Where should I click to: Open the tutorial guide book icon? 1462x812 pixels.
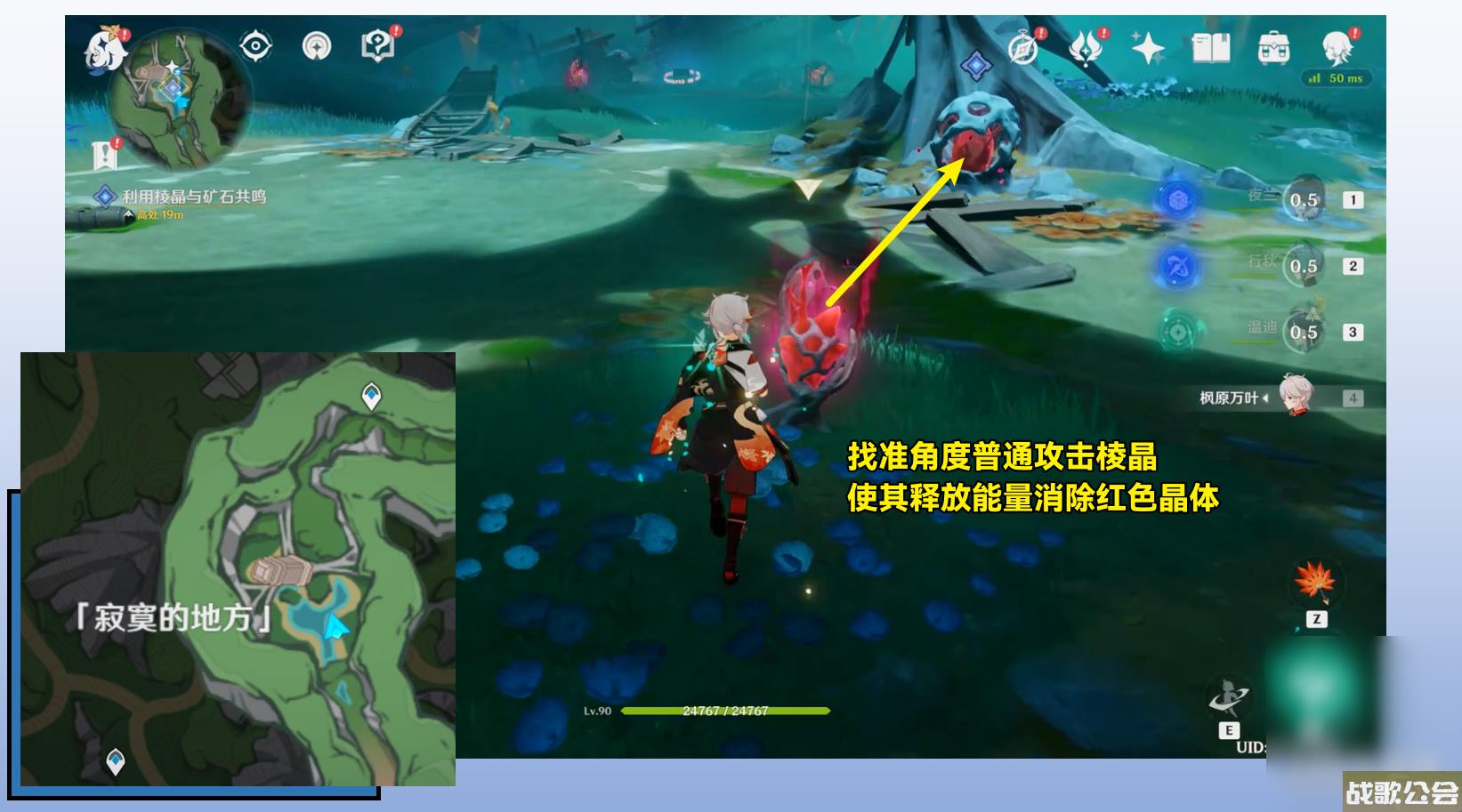pyautogui.click(x=377, y=44)
